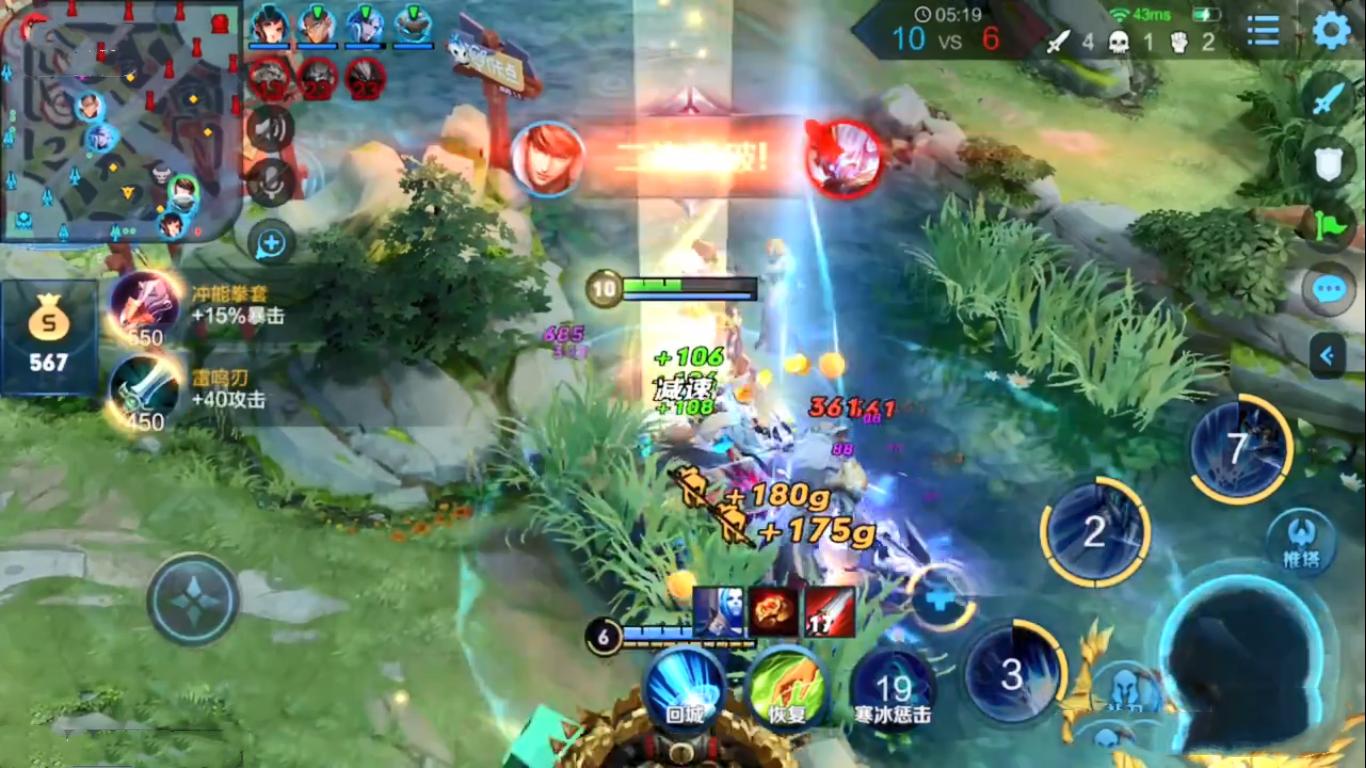Screen dimensions: 1366x768
Task: Click the minimap
Action: coord(120,123)
